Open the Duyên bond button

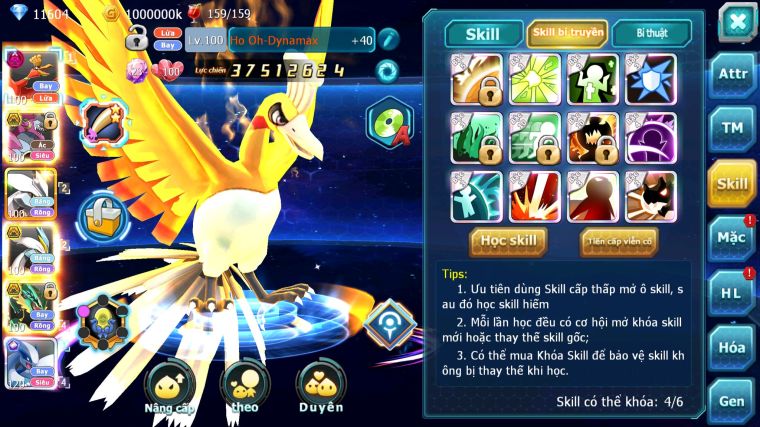[x=320, y=388]
